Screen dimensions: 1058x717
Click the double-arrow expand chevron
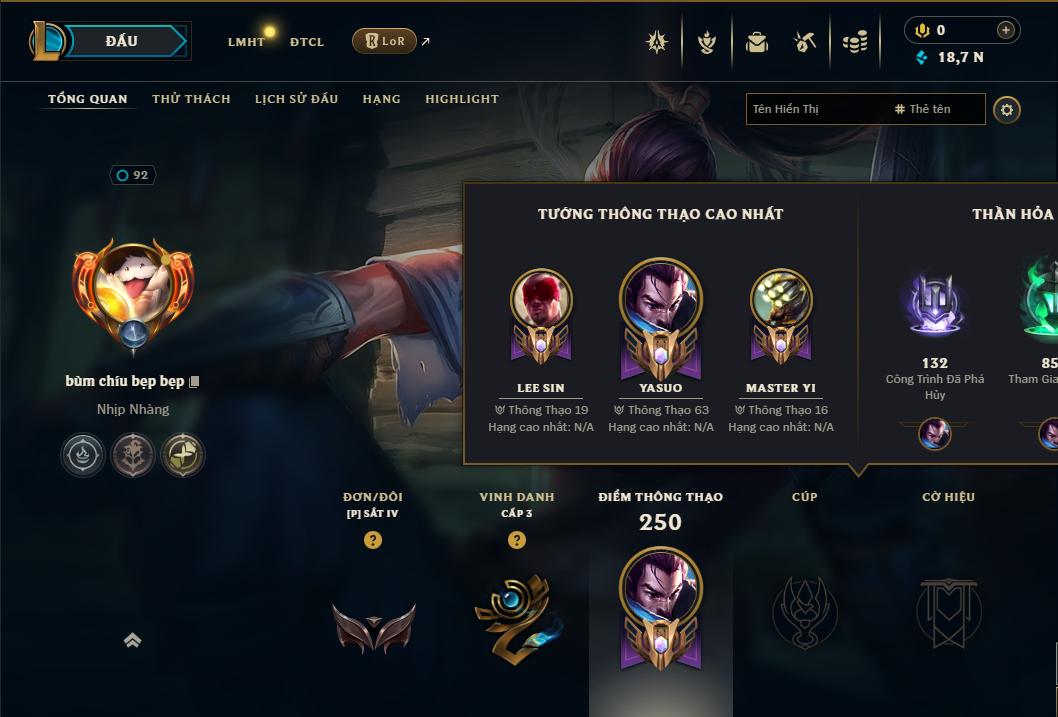[132, 641]
